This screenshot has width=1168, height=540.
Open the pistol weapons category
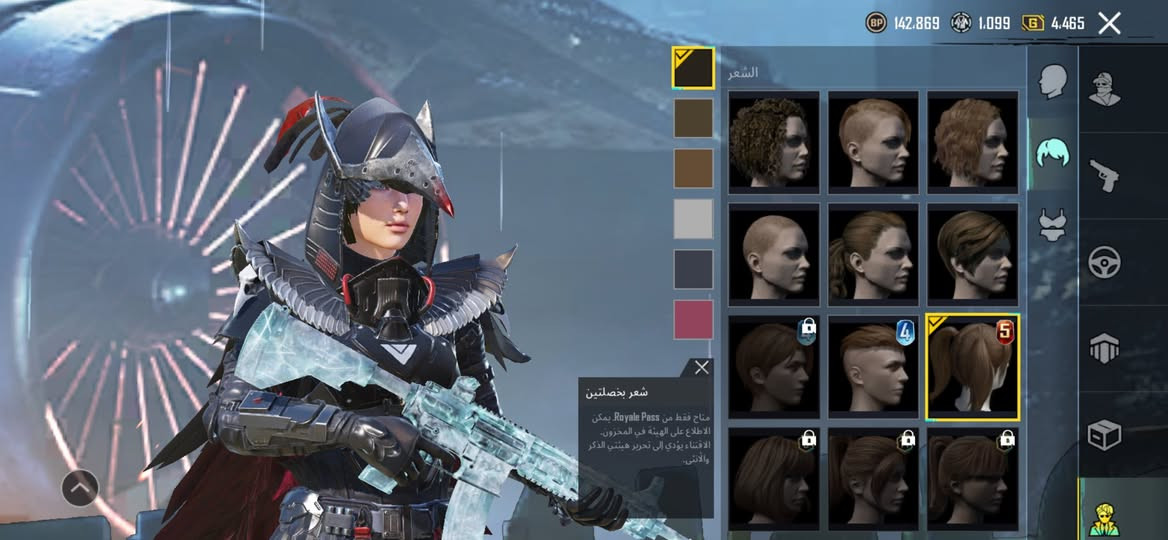click(x=1104, y=175)
